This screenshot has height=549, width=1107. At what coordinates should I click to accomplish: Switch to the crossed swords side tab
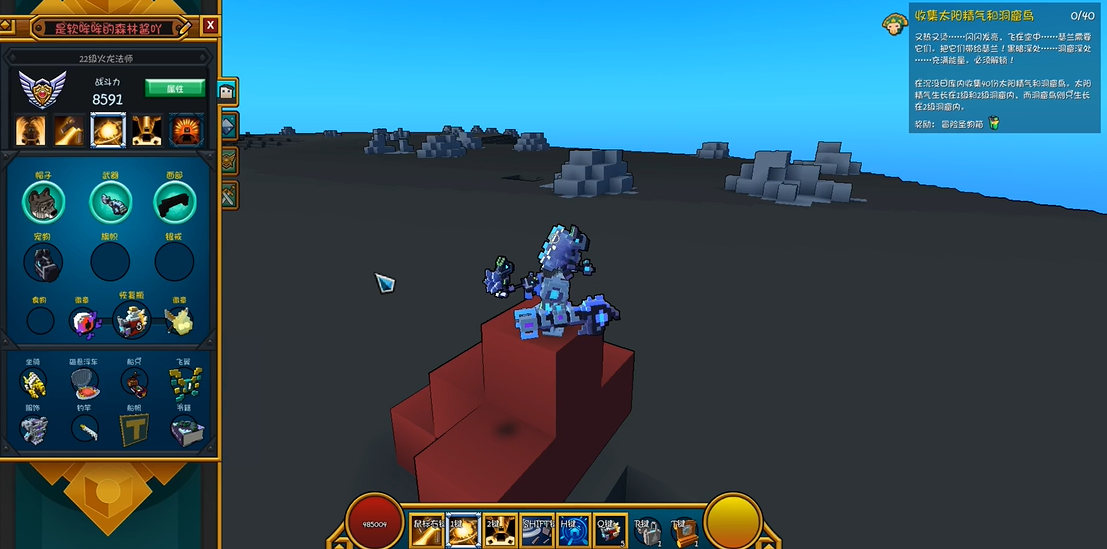pyautogui.click(x=228, y=194)
